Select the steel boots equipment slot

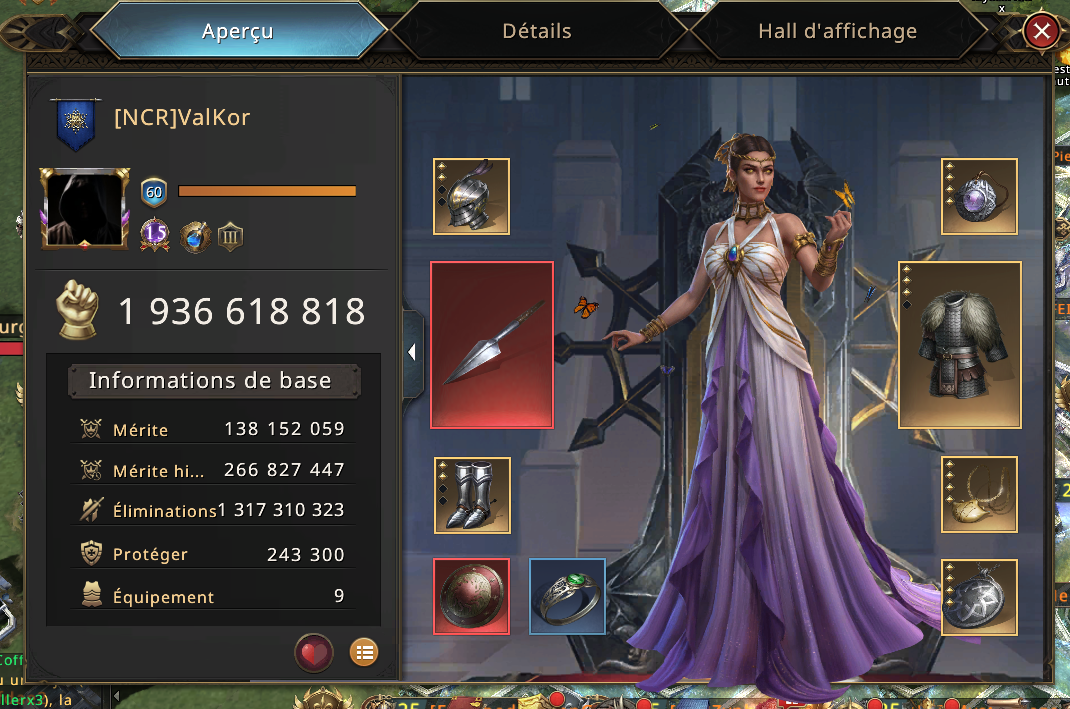click(472, 495)
